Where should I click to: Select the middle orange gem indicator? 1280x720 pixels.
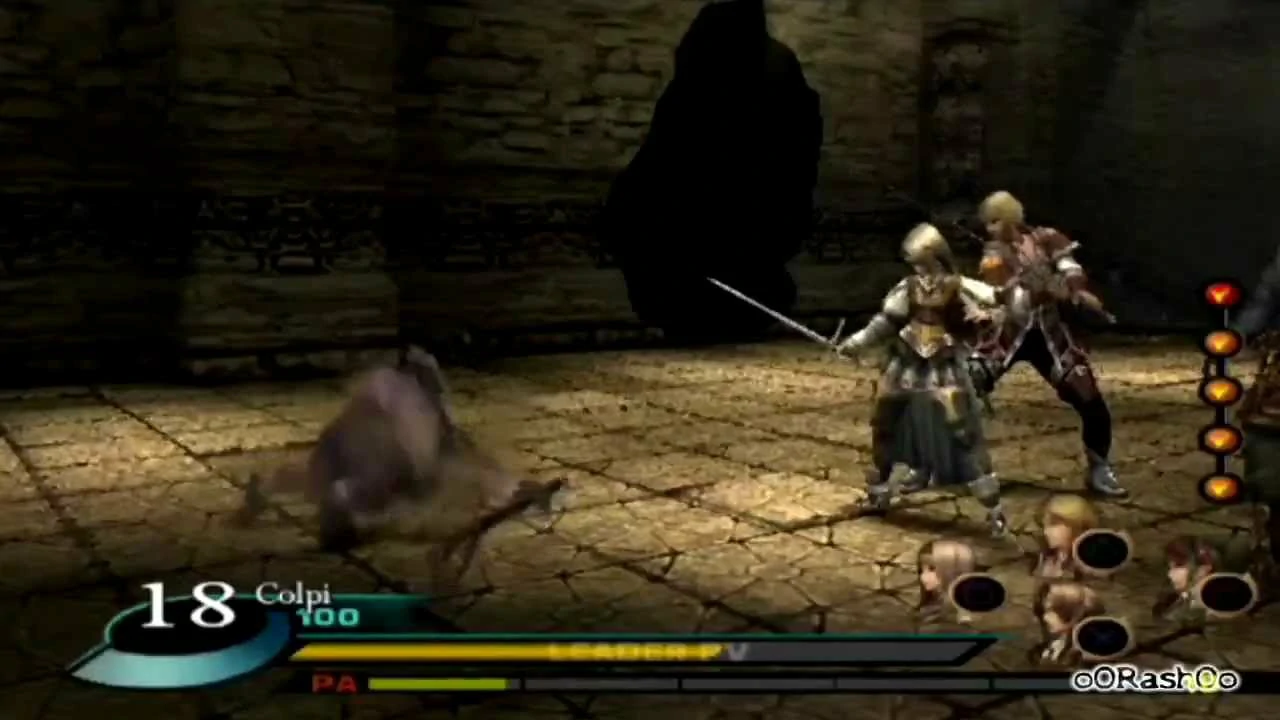tap(1222, 390)
